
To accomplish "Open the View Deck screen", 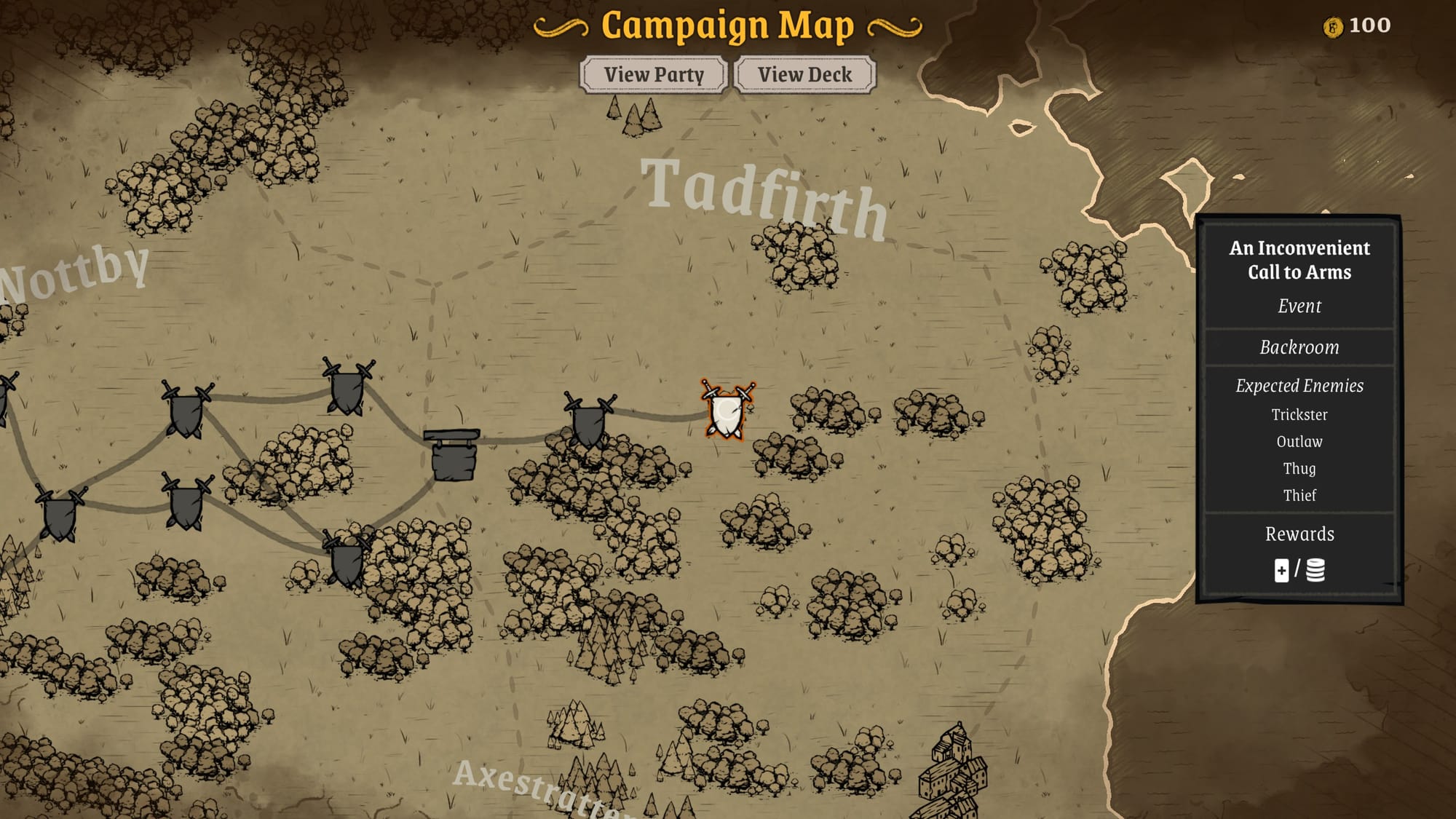I will (x=804, y=74).
